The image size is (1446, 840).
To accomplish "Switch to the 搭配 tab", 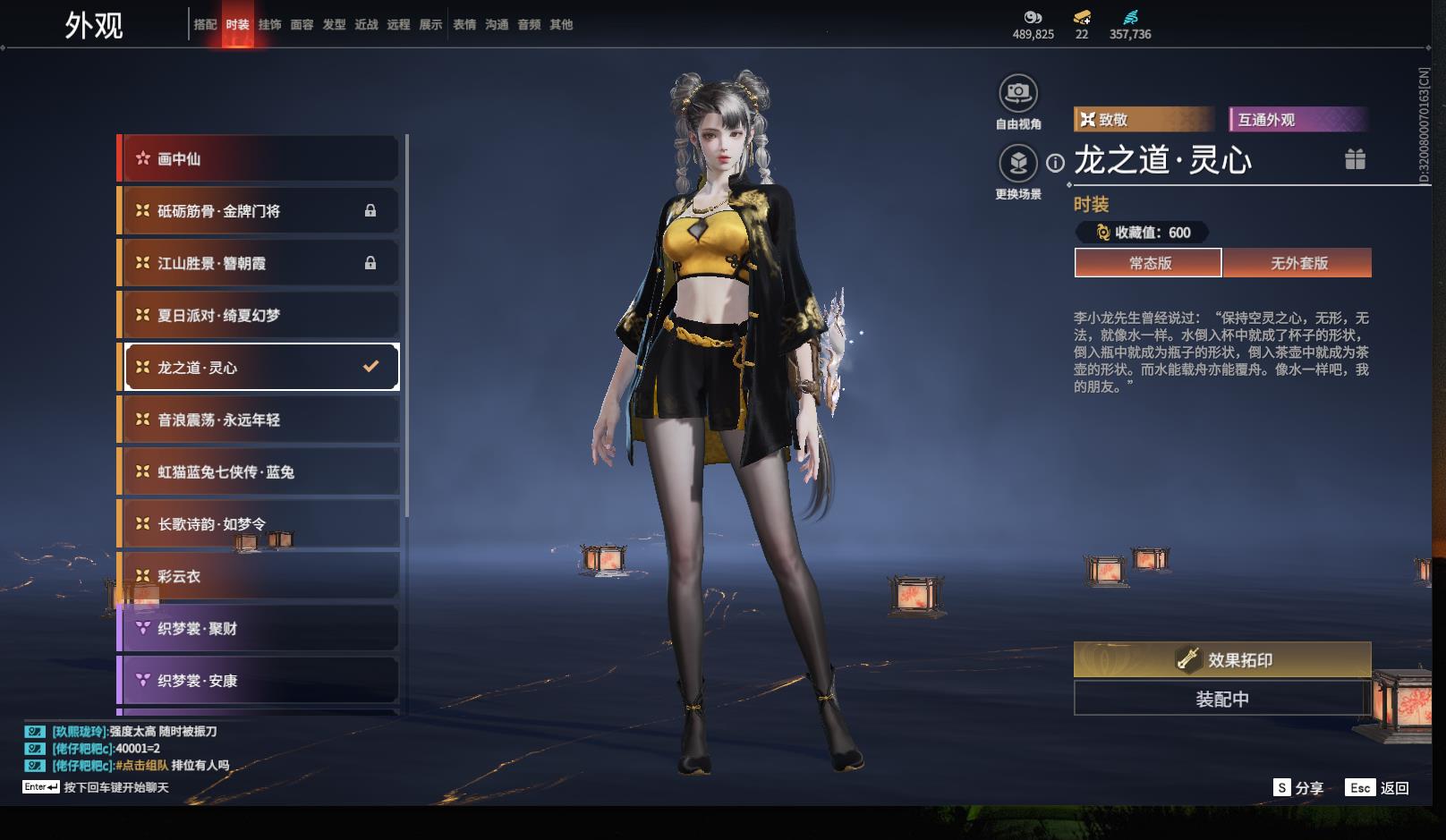I will tap(205, 25).
